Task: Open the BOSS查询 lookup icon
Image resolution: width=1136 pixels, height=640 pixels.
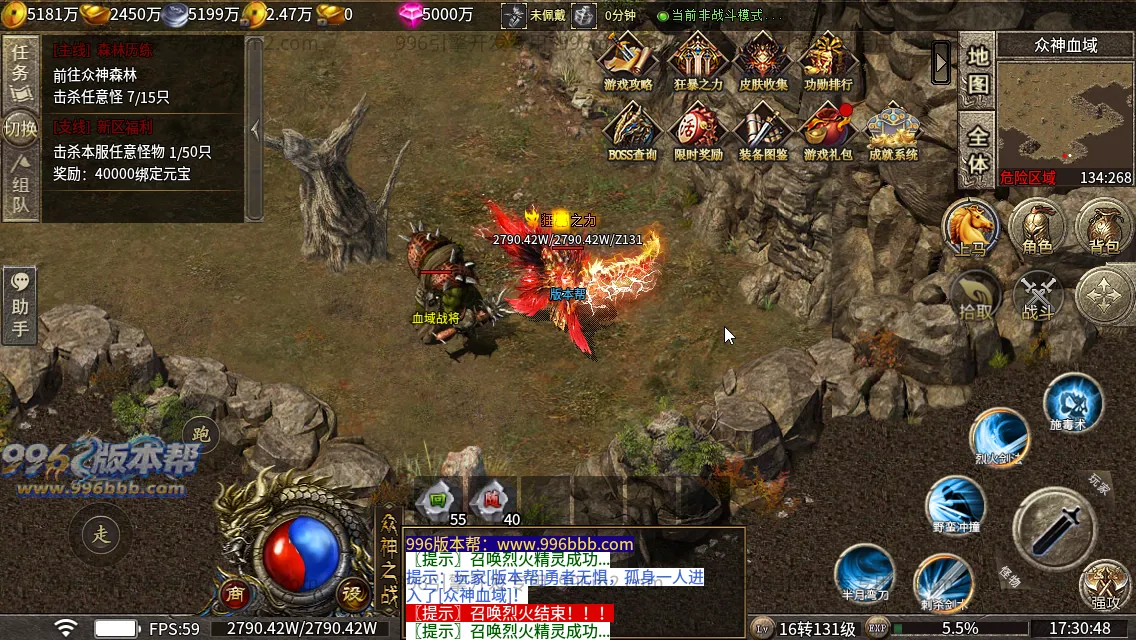Action: point(632,130)
